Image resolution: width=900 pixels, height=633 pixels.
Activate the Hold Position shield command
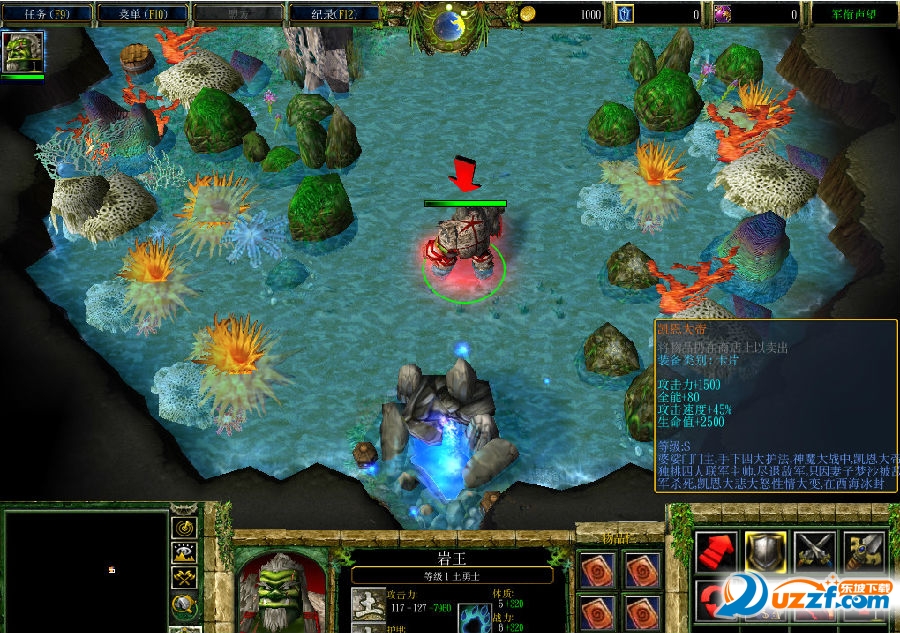coord(765,551)
